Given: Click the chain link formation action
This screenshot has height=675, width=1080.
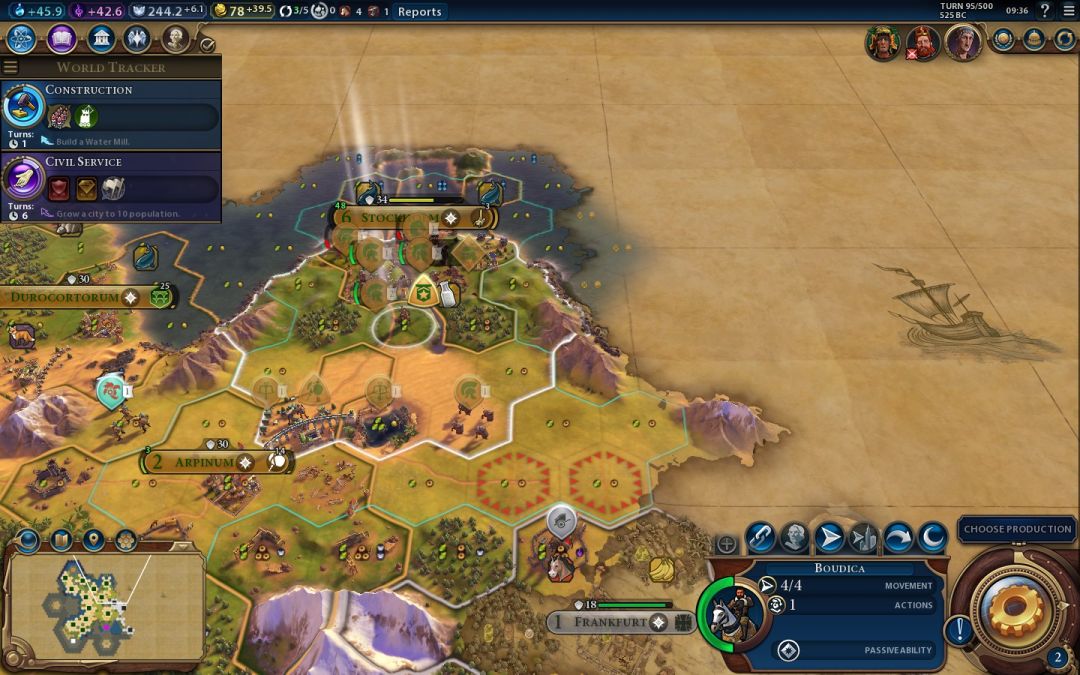Looking at the screenshot, I should 760,538.
